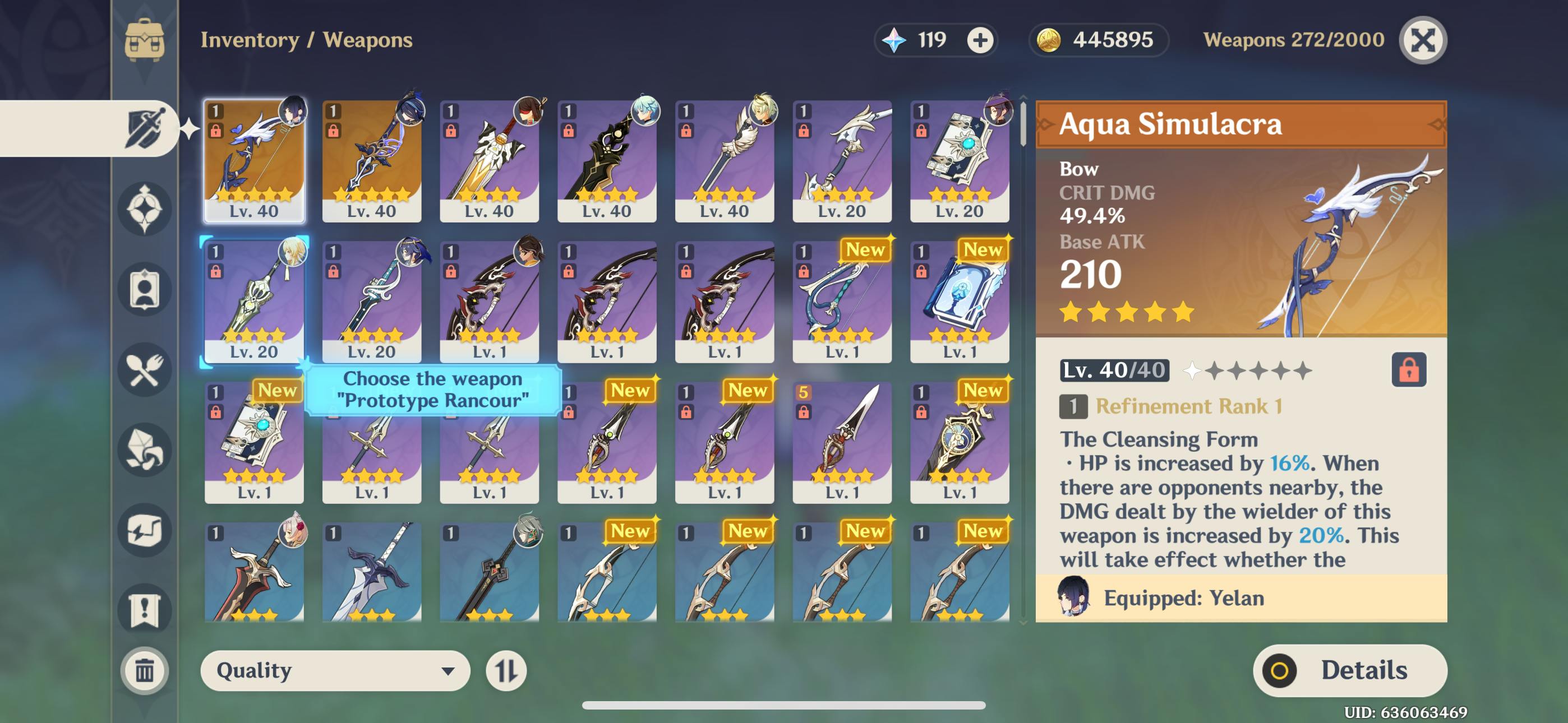Viewport: 1568px width, 723px height.
Task: Open the Details for Aqua Simulacra
Action: 1349,670
